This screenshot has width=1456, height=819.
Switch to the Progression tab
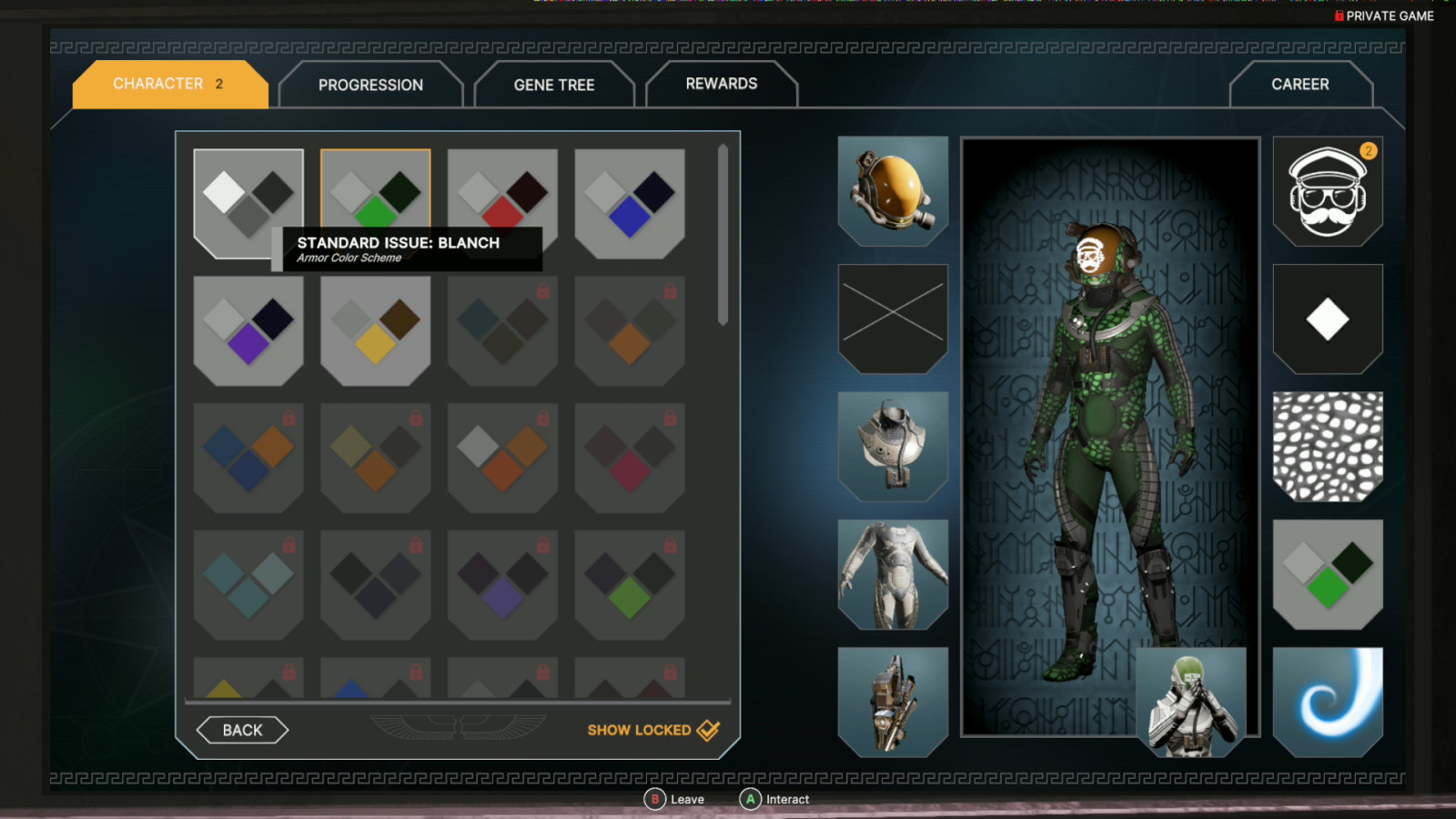click(370, 85)
